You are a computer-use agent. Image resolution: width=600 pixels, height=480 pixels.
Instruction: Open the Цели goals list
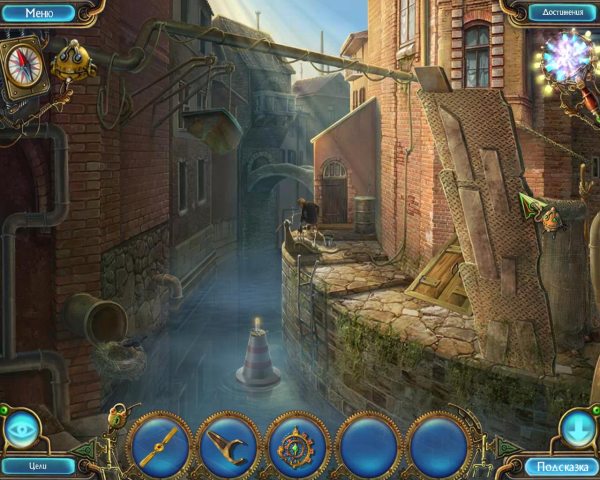(38, 466)
